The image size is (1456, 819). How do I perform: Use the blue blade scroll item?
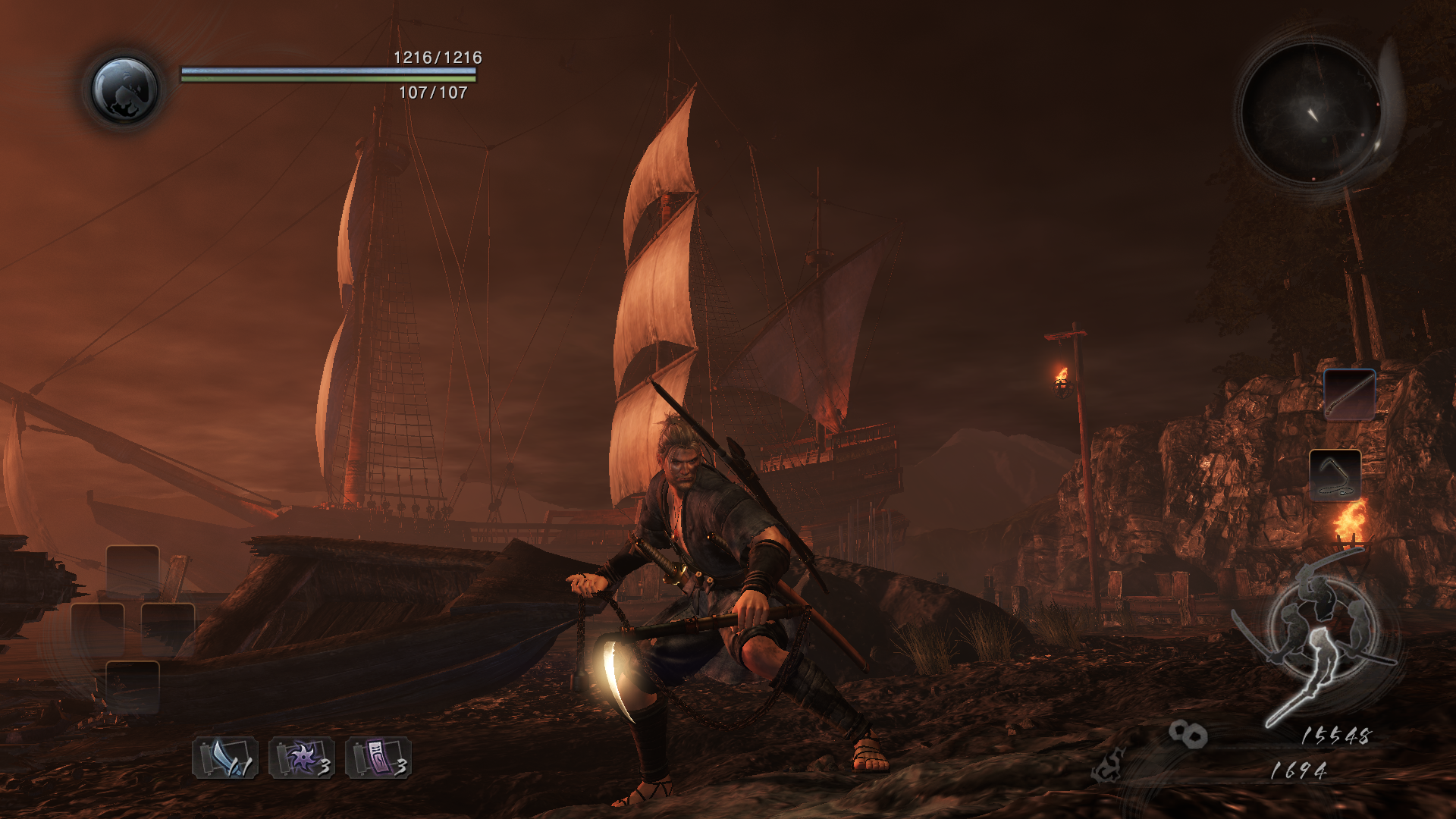(225, 758)
